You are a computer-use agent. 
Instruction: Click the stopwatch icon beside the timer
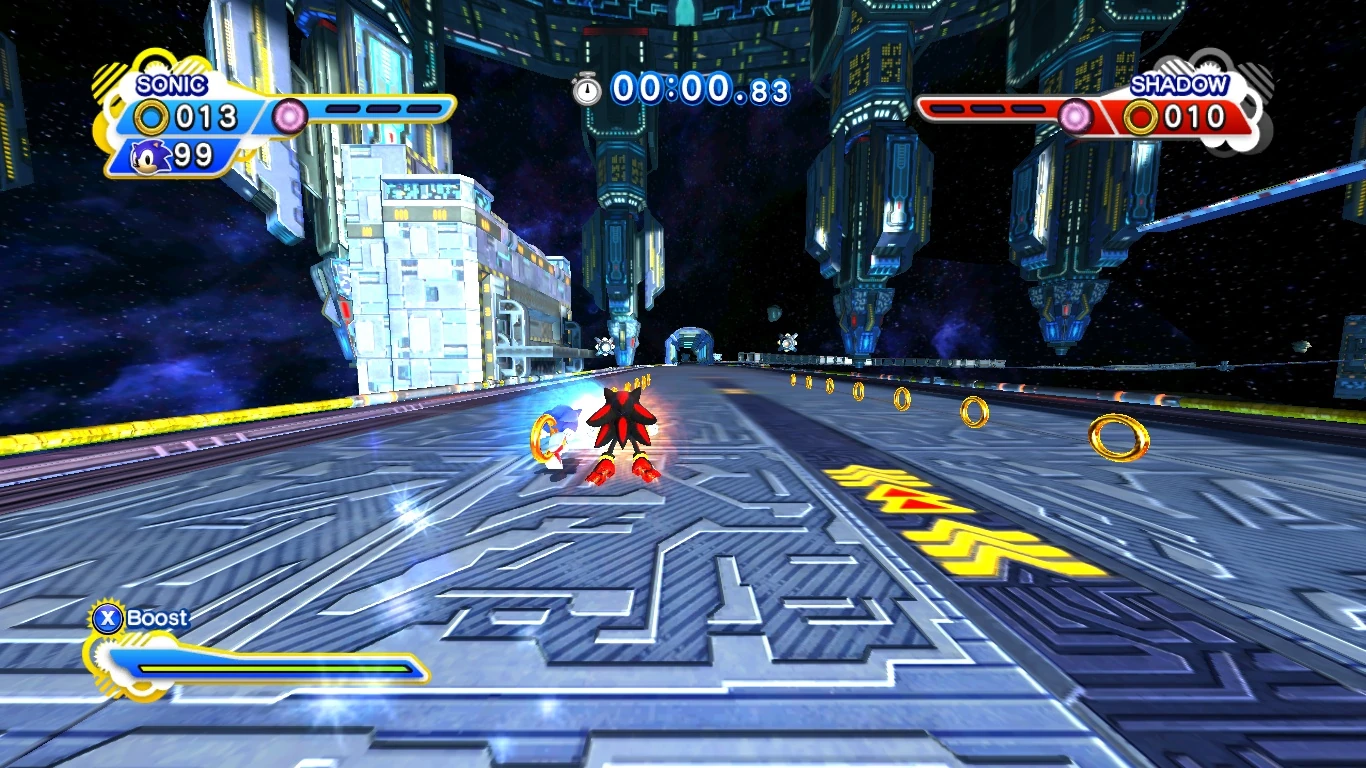coord(587,89)
